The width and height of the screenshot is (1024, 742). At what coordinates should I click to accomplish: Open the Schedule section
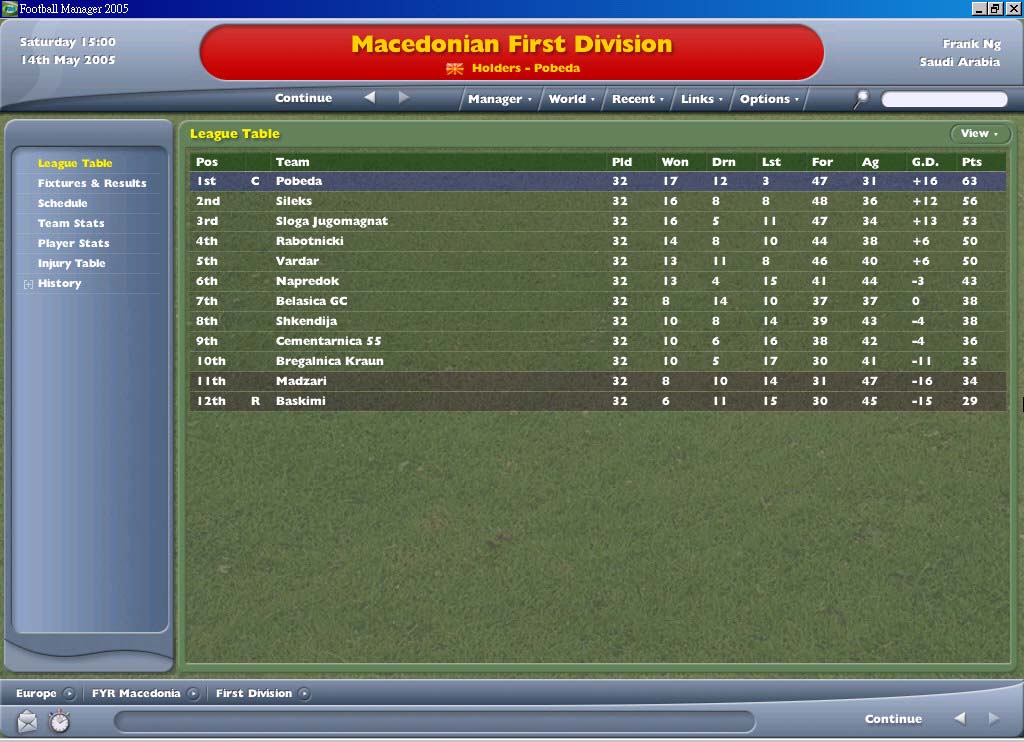point(63,203)
